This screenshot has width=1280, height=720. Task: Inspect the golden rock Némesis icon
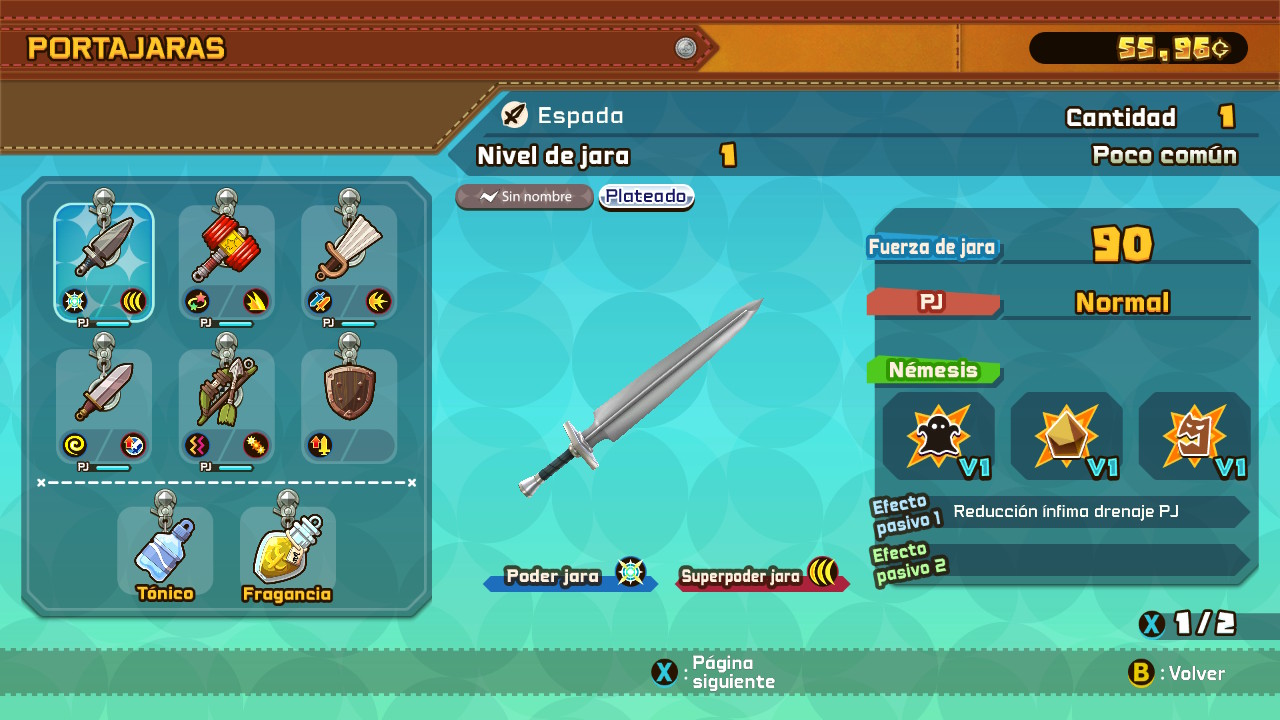1066,437
